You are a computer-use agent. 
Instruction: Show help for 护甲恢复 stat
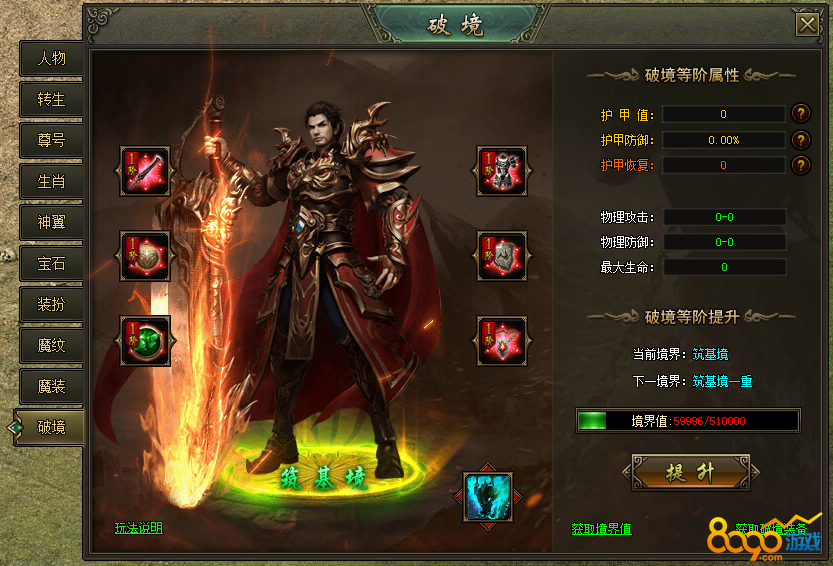click(800, 165)
